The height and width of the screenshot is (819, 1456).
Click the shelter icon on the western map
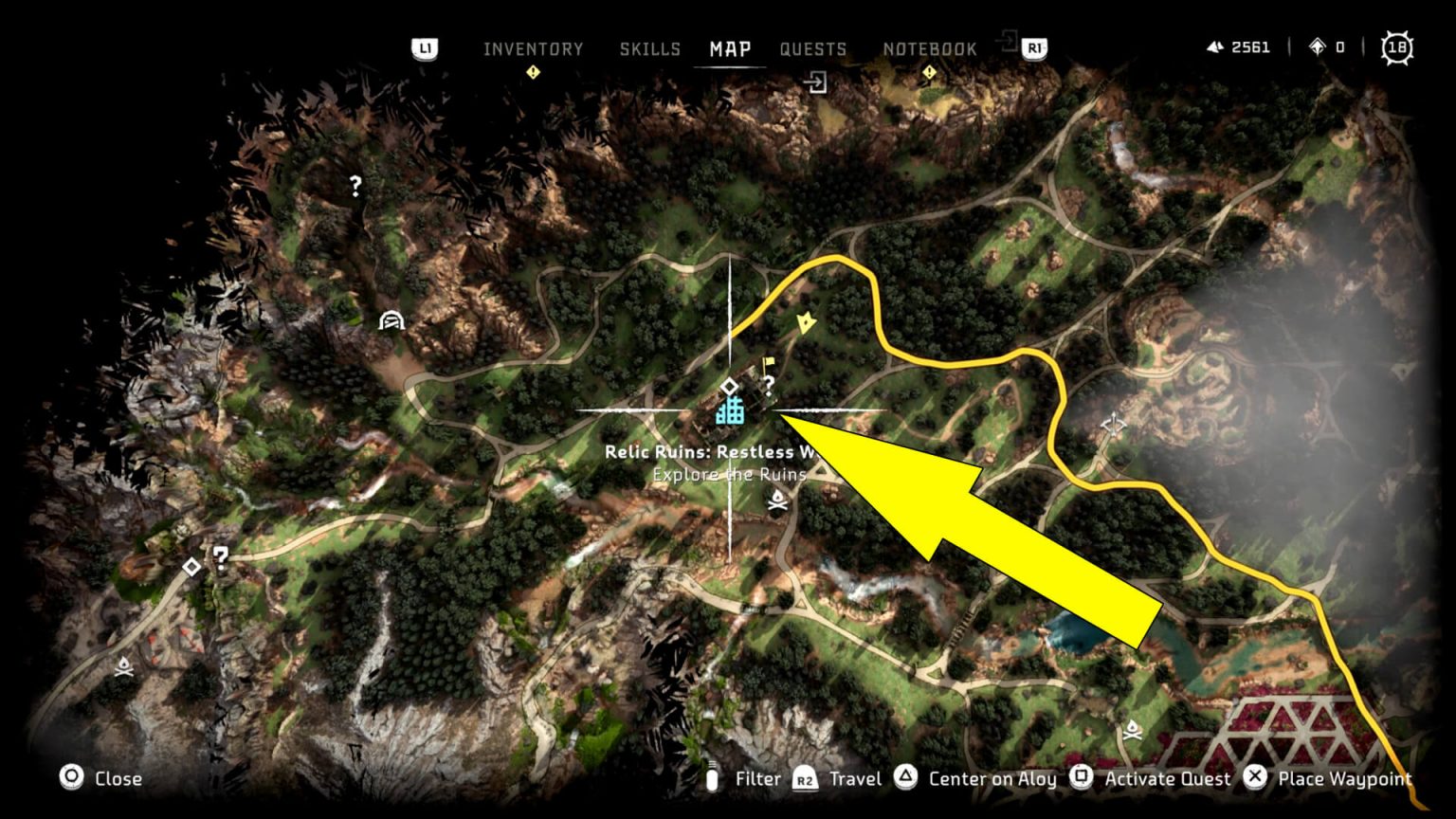pos(391,320)
